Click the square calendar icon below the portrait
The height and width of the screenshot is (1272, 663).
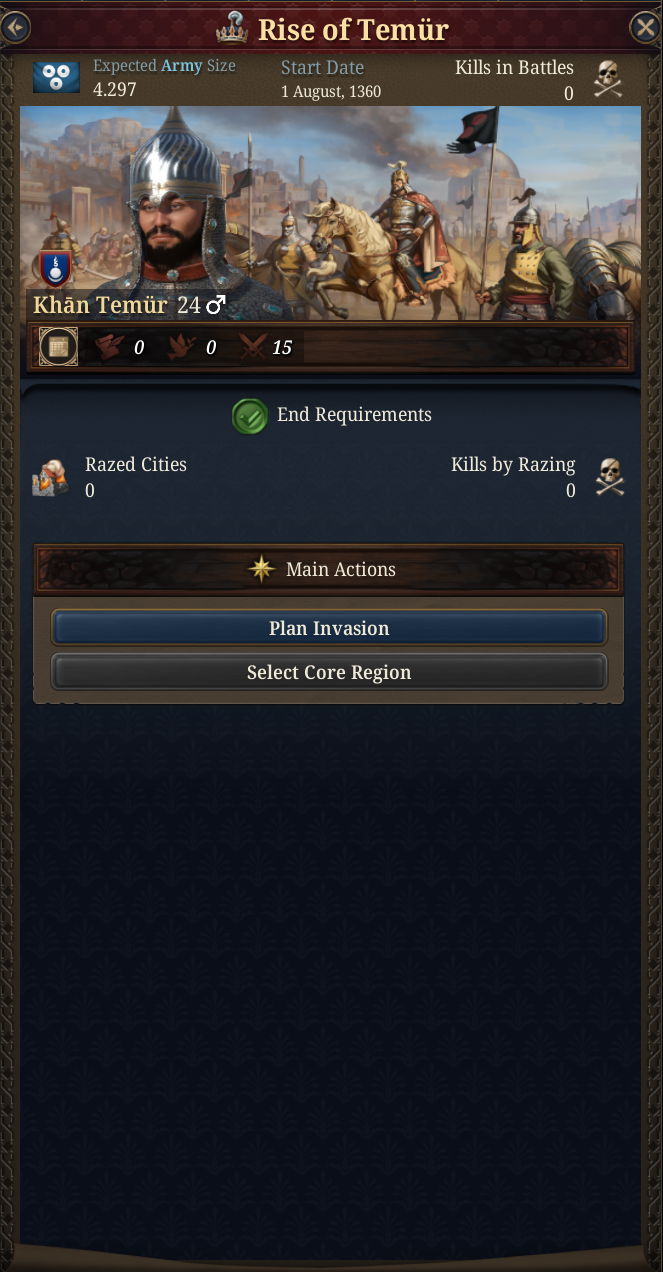pyautogui.click(x=58, y=347)
